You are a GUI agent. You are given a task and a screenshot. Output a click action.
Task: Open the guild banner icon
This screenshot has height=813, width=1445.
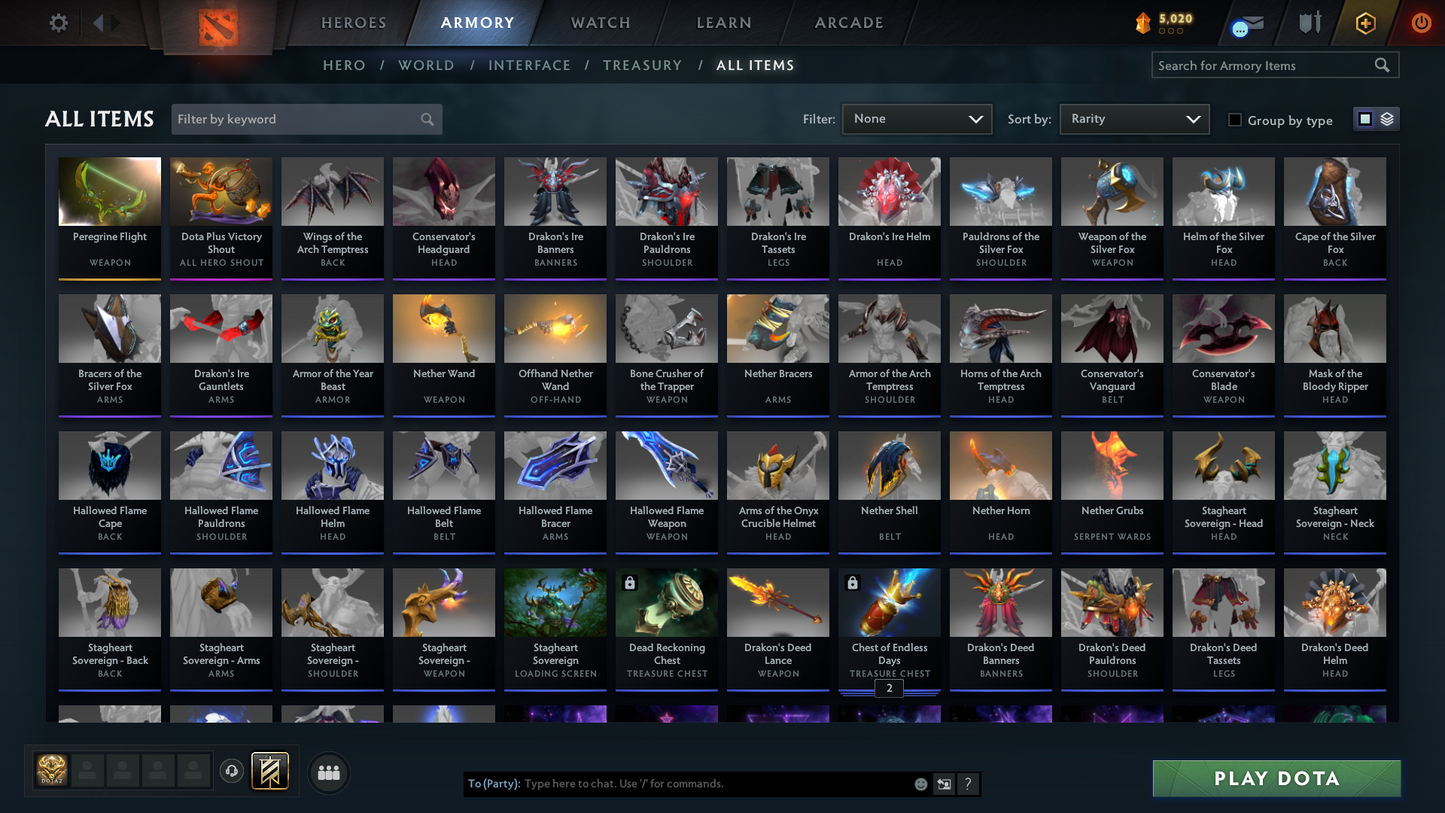pyautogui.click(x=269, y=770)
